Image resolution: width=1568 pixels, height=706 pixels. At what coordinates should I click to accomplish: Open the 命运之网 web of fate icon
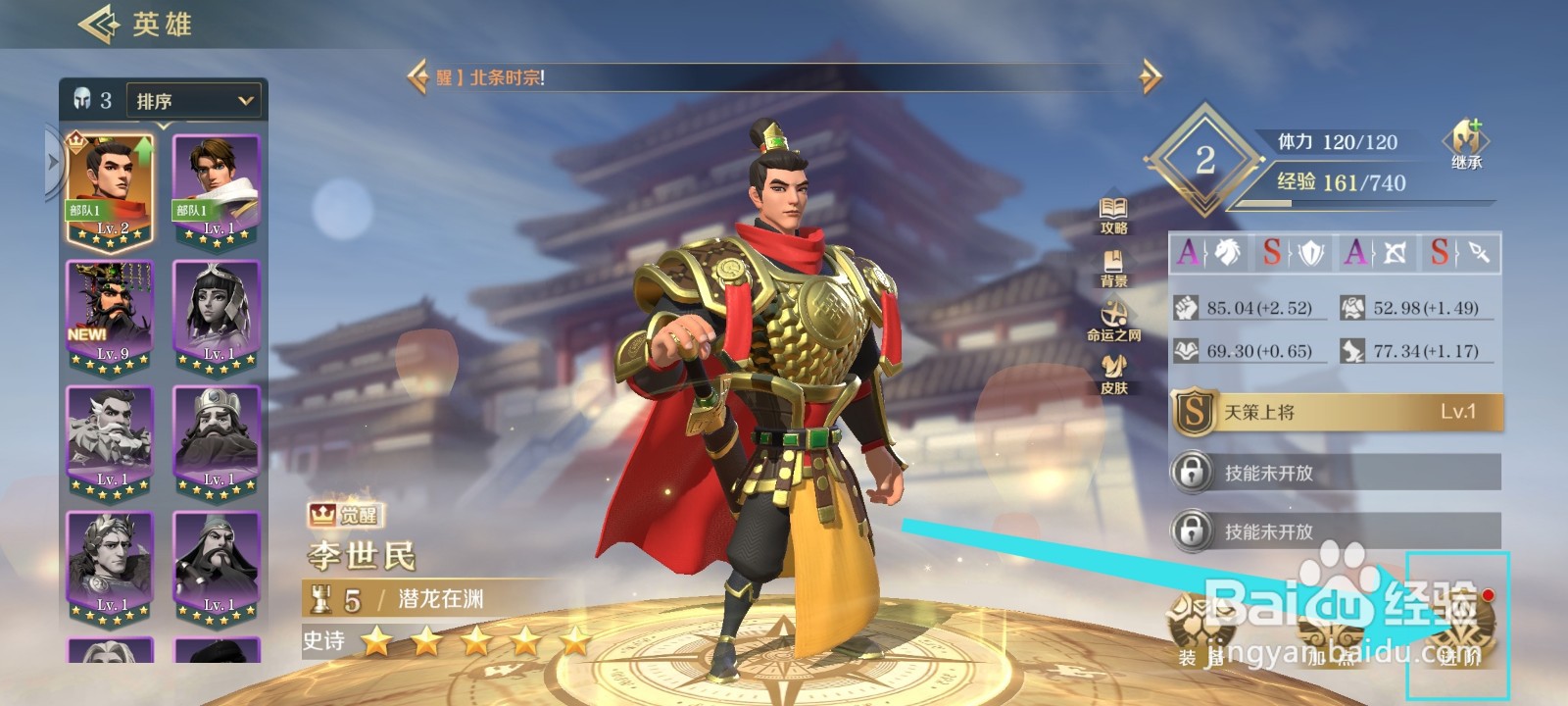[x=1115, y=324]
